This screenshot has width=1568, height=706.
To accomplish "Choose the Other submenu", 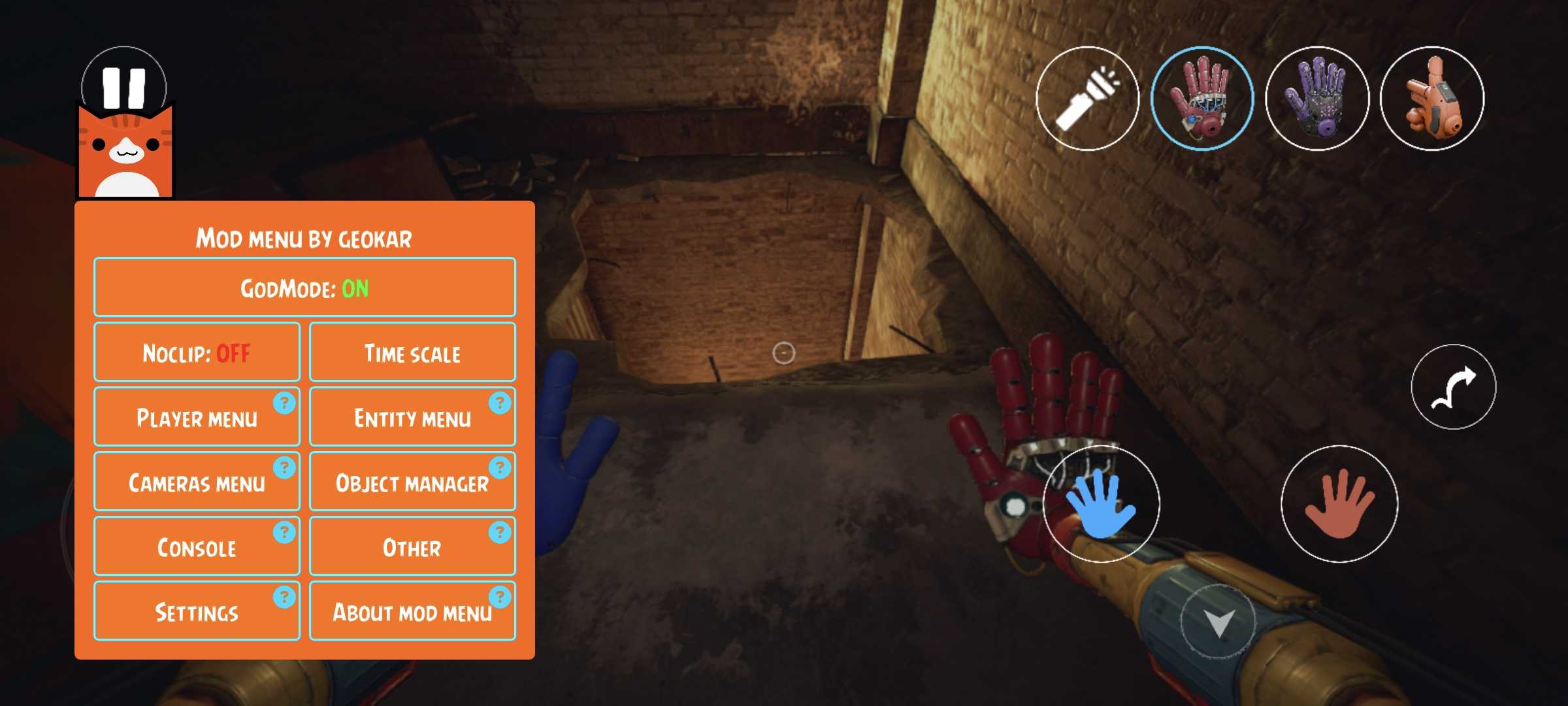I will pyautogui.click(x=412, y=546).
